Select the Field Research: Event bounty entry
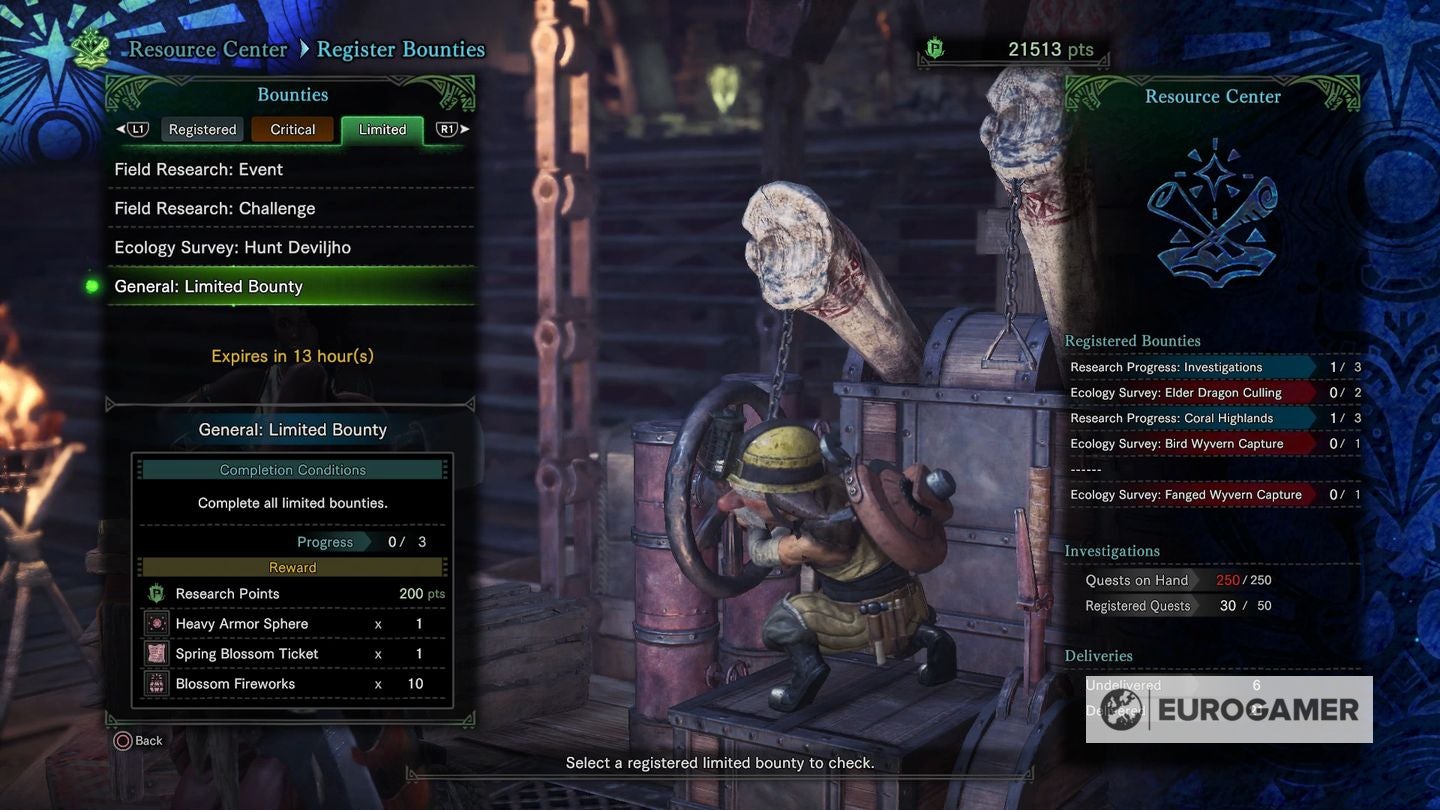This screenshot has width=1440, height=810. [x=198, y=169]
